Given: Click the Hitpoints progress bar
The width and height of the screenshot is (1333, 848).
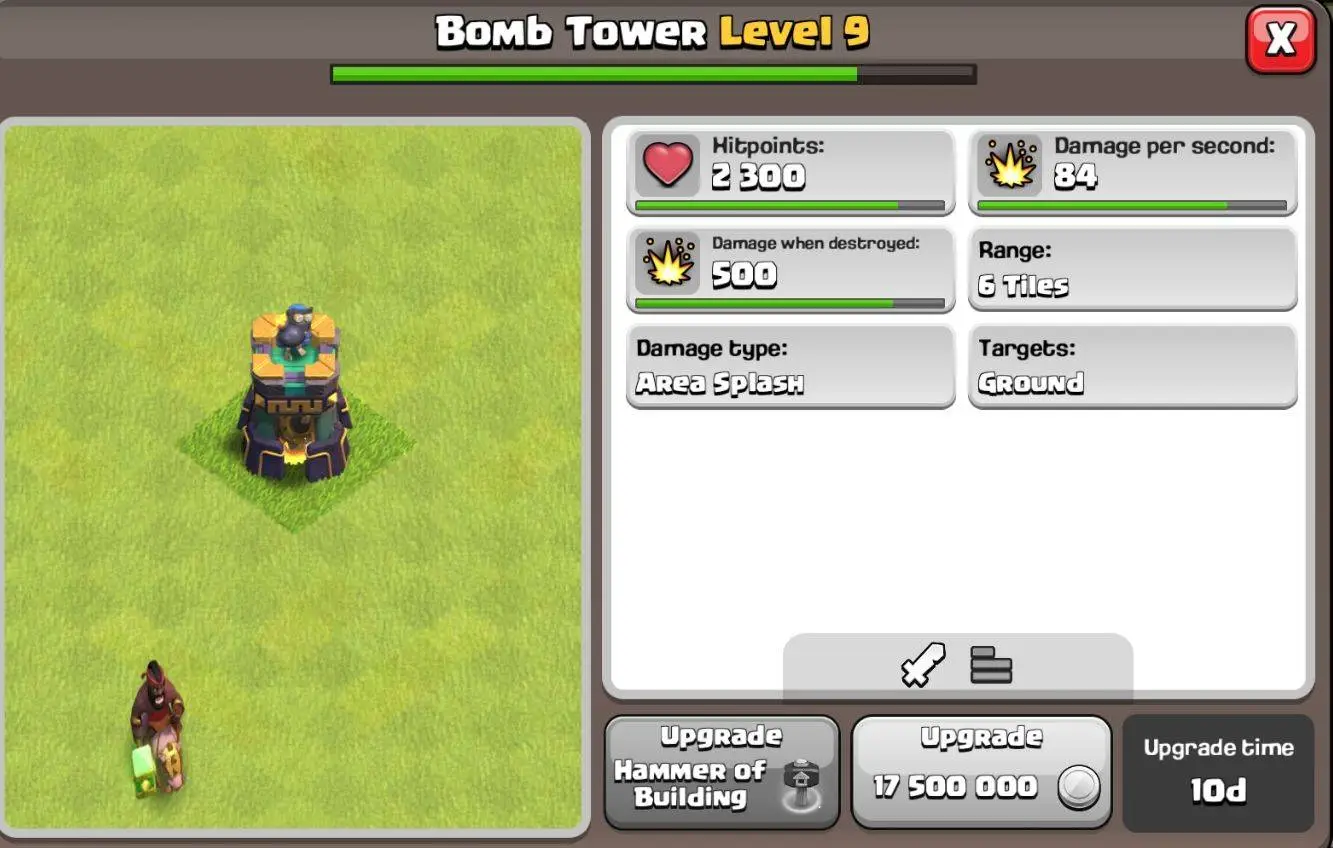Looking at the screenshot, I should coord(790,206).
